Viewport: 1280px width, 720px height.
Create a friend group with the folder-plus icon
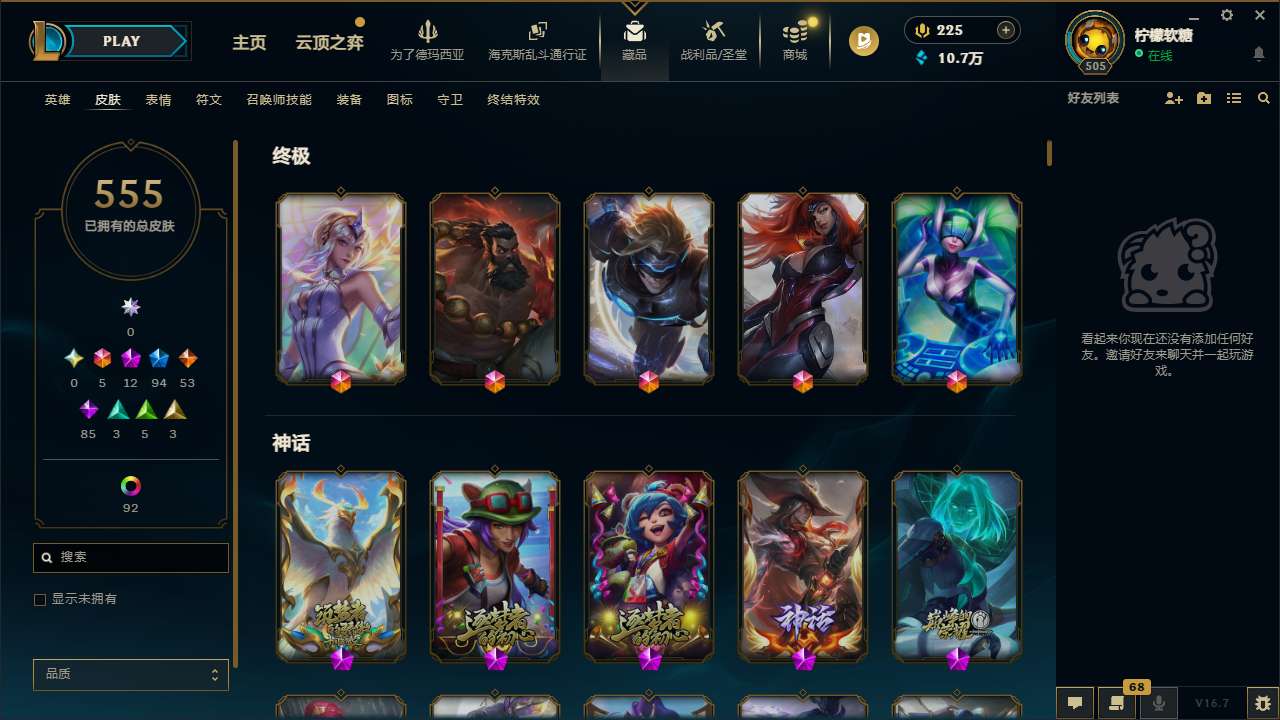click(1203, 98)
